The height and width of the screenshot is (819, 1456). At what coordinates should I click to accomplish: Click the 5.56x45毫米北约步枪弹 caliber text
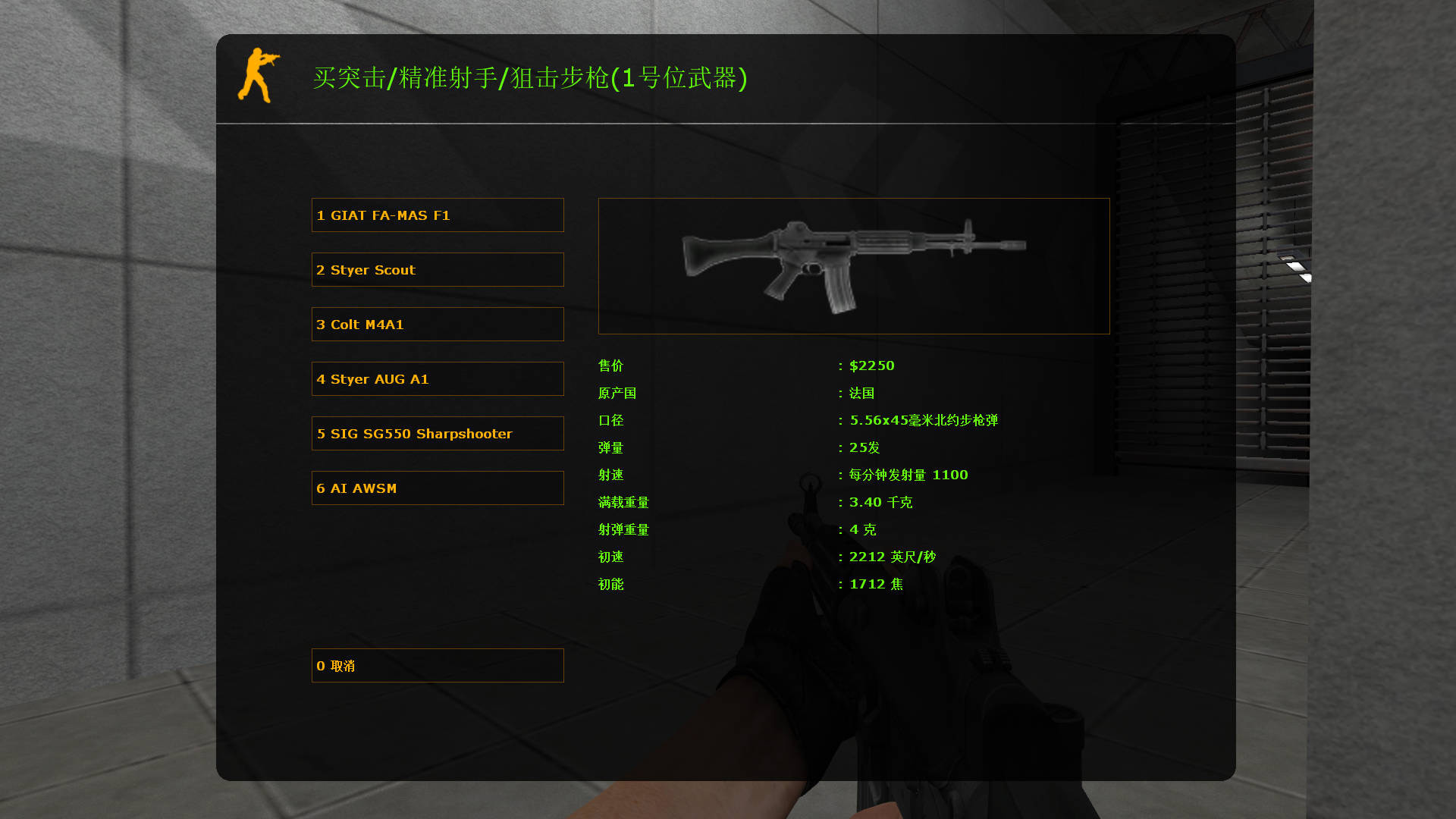tap(924, 420)
